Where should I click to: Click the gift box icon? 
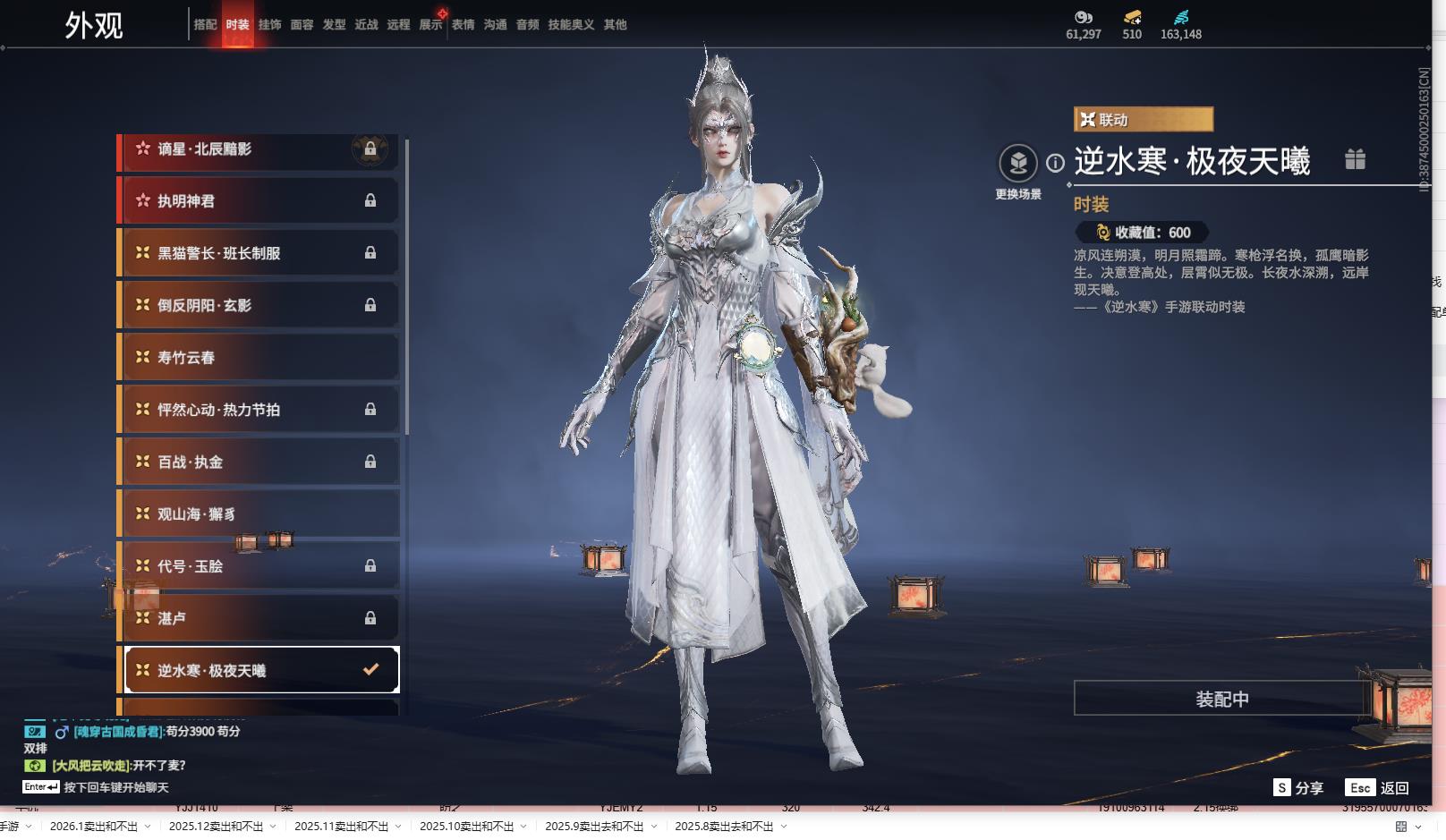pos(1355,159)
